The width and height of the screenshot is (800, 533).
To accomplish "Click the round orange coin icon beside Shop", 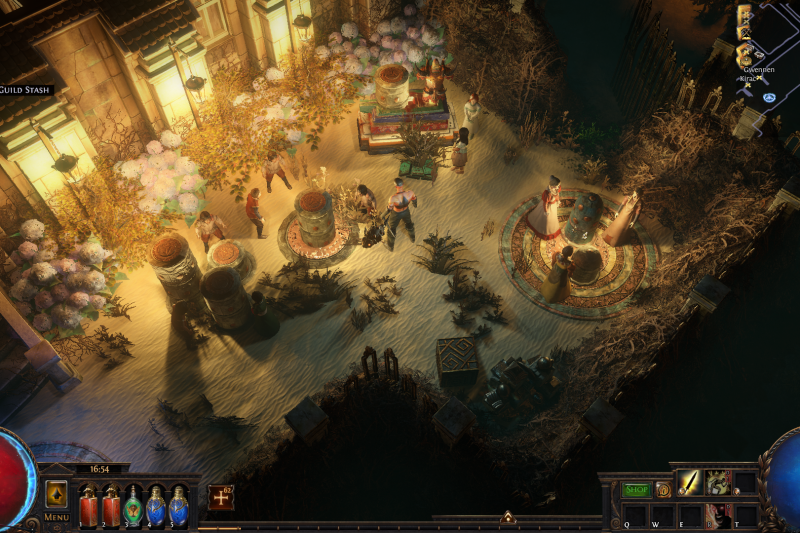I will pyautogui.click(x=663, y=490).
